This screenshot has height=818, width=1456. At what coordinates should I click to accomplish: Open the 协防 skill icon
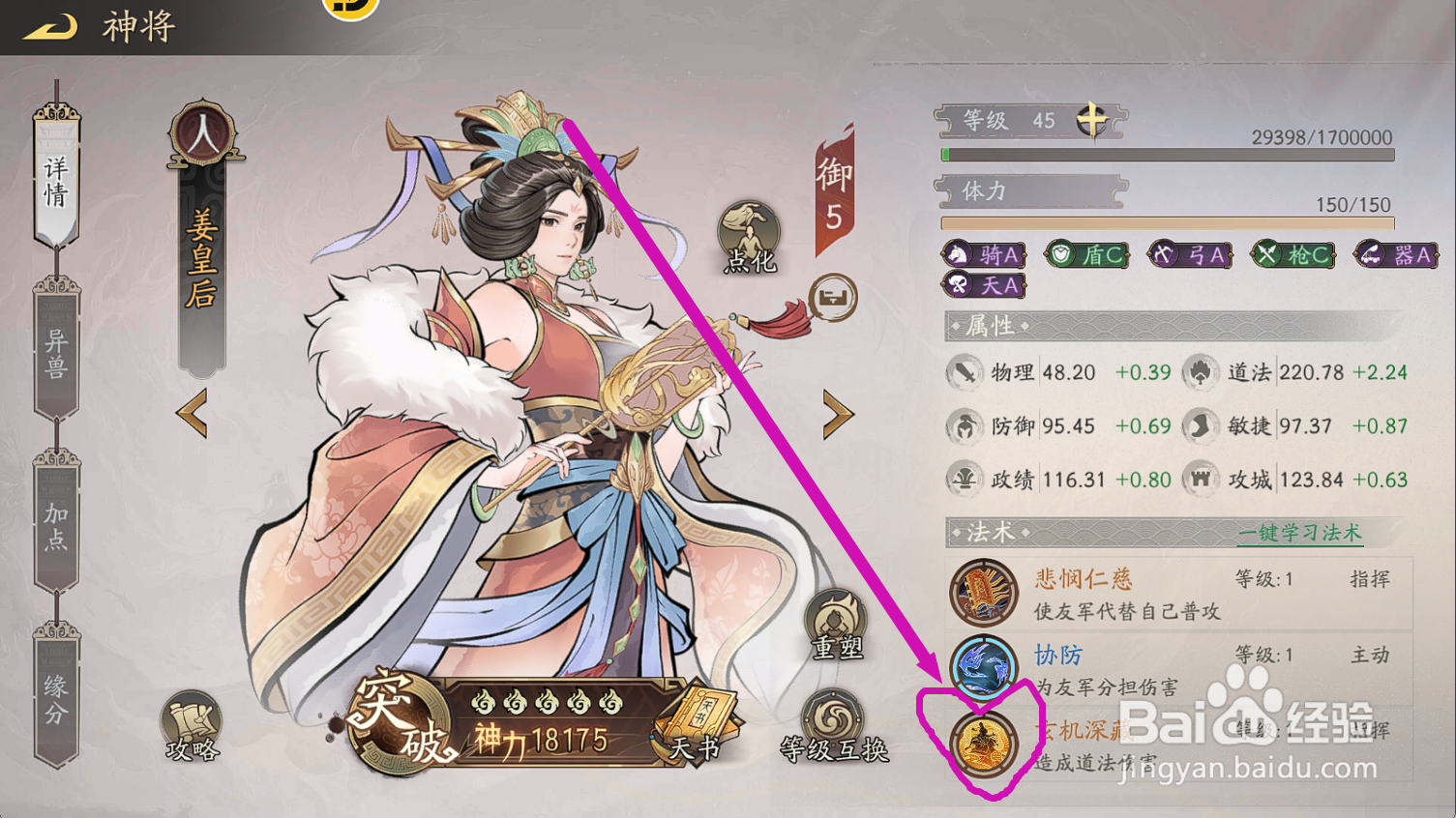point(984,665)
